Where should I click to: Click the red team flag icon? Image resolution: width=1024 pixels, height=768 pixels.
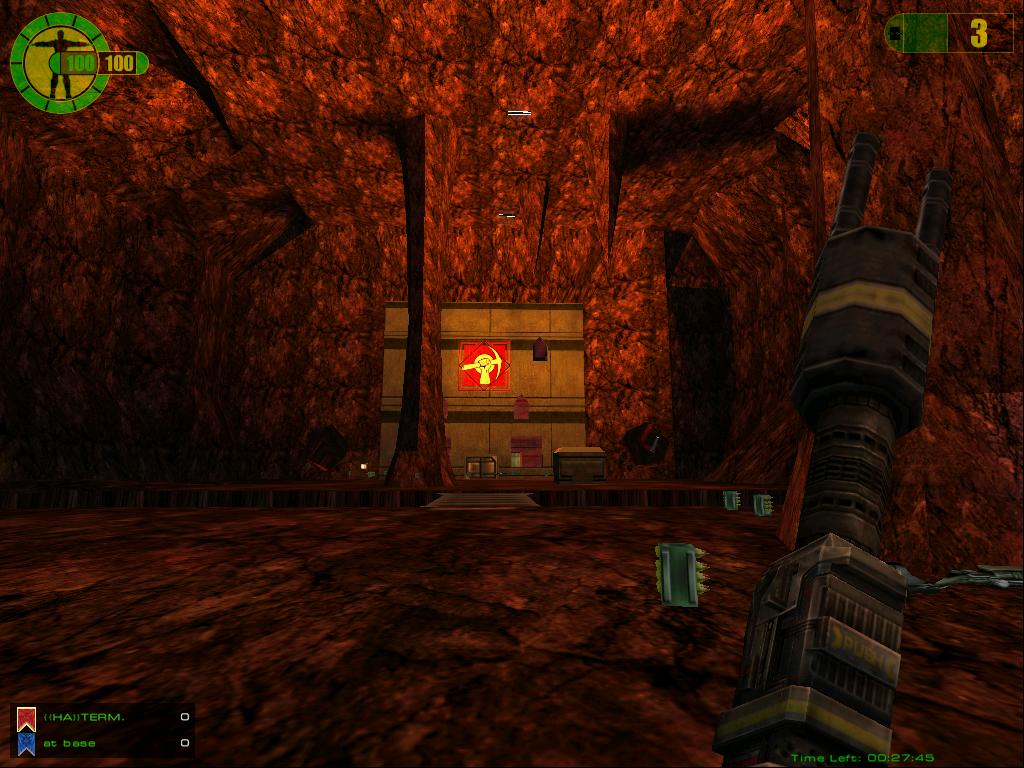[x=26, y=717]
